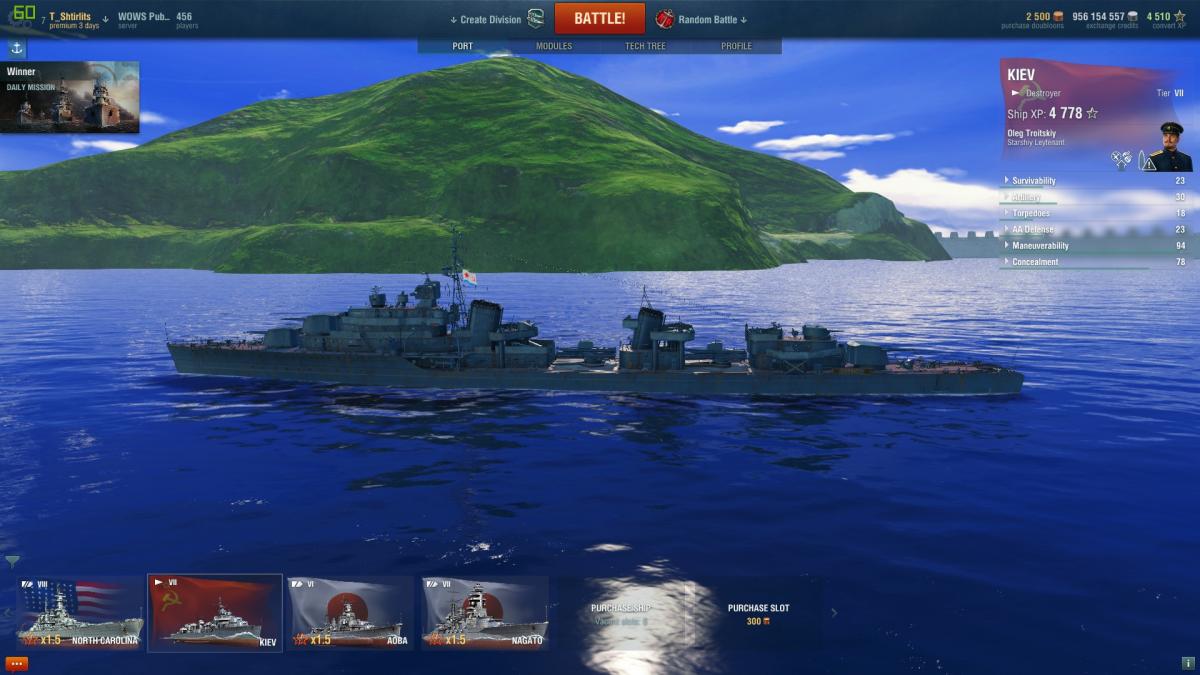Choose the Kiev destroyer card
The image size is (1200, 675).
[215, 612]
